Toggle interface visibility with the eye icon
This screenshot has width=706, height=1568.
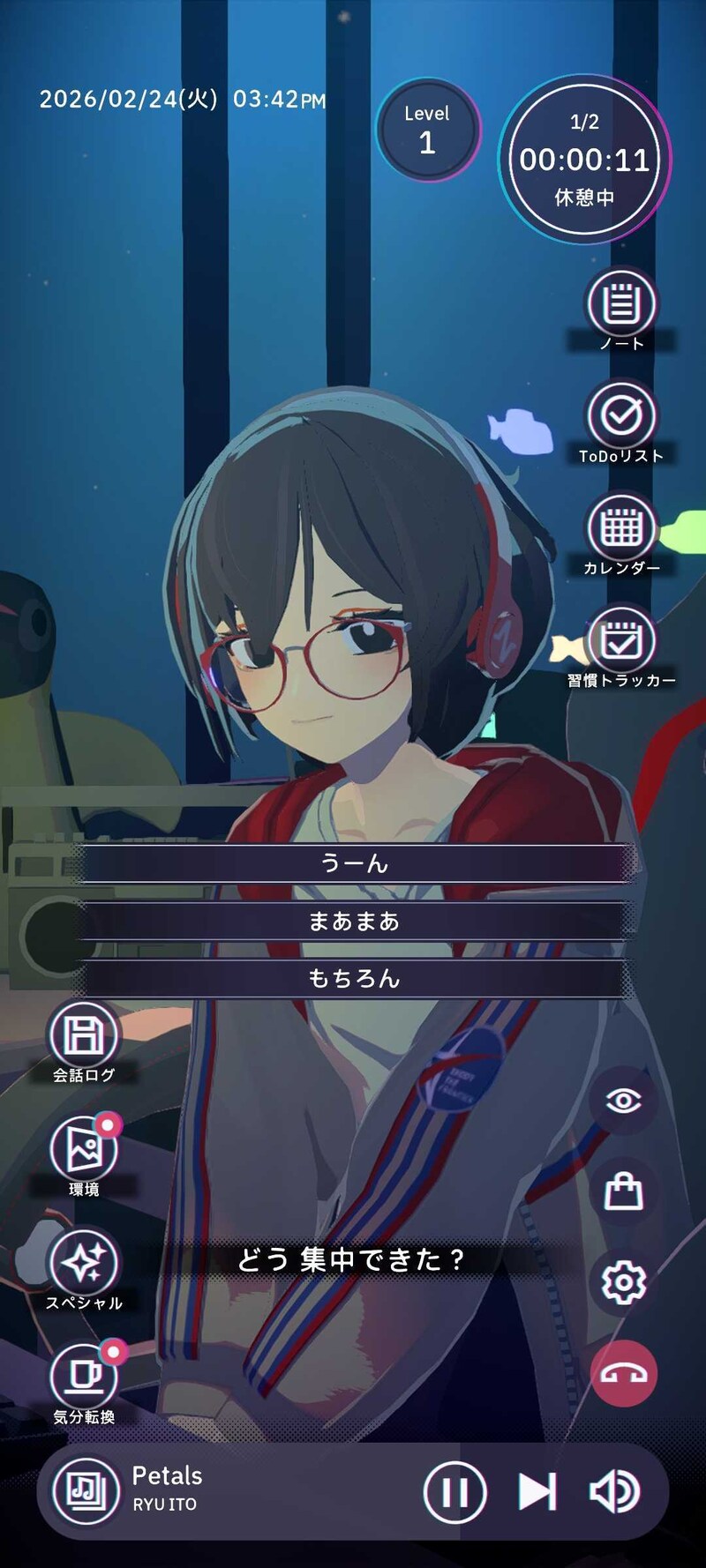pyautogui.click(x=623, y=1100)
